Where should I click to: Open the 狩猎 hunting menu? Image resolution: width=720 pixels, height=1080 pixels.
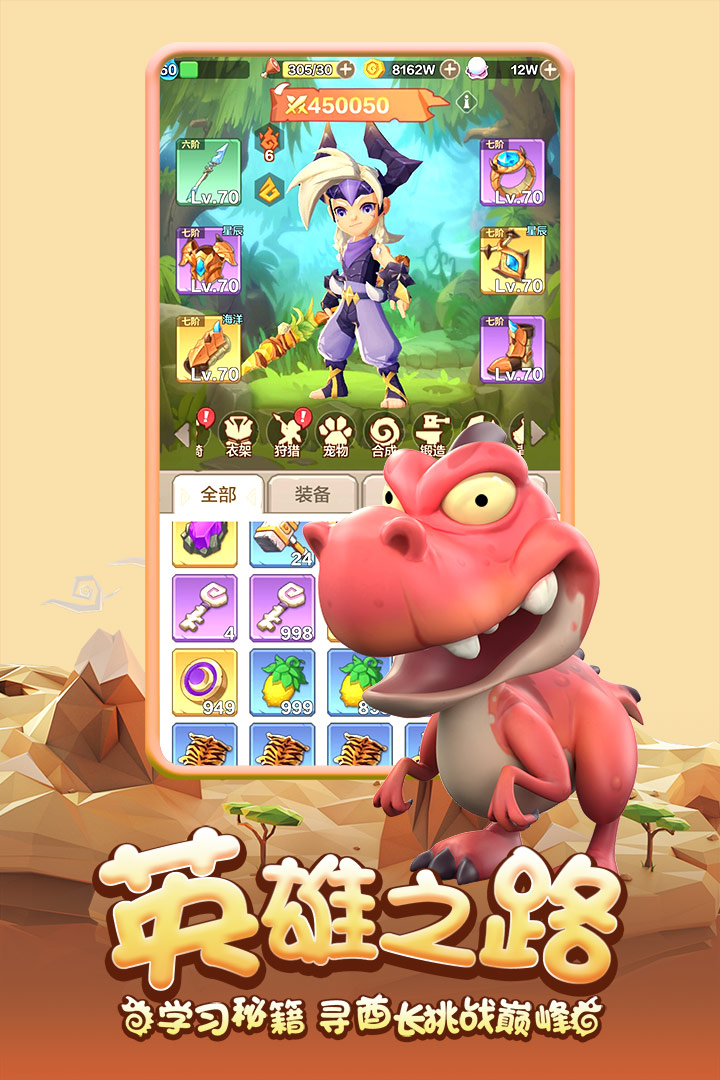287,435
